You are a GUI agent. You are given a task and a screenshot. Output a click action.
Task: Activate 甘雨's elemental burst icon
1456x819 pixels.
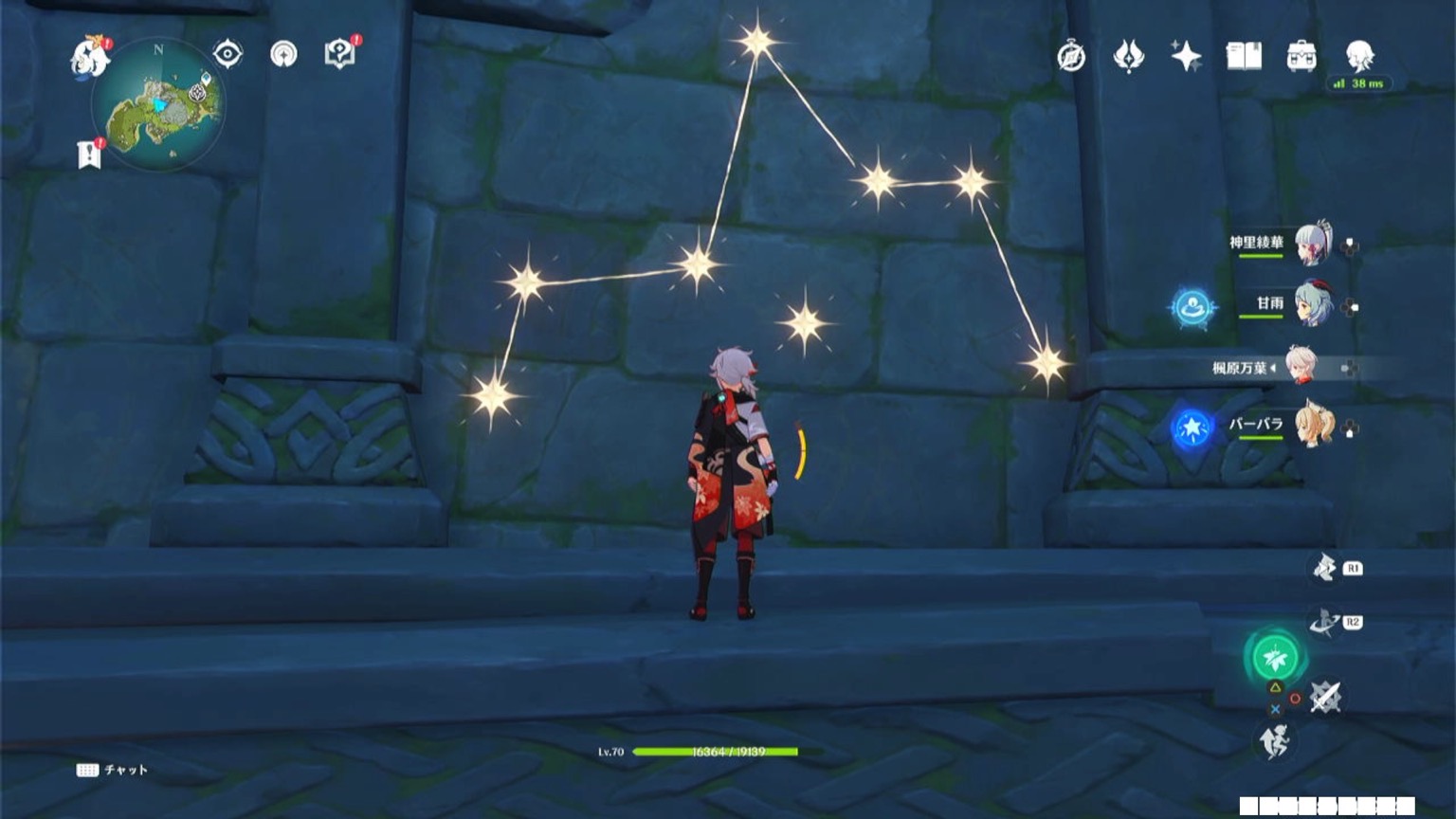point(1192,307)
